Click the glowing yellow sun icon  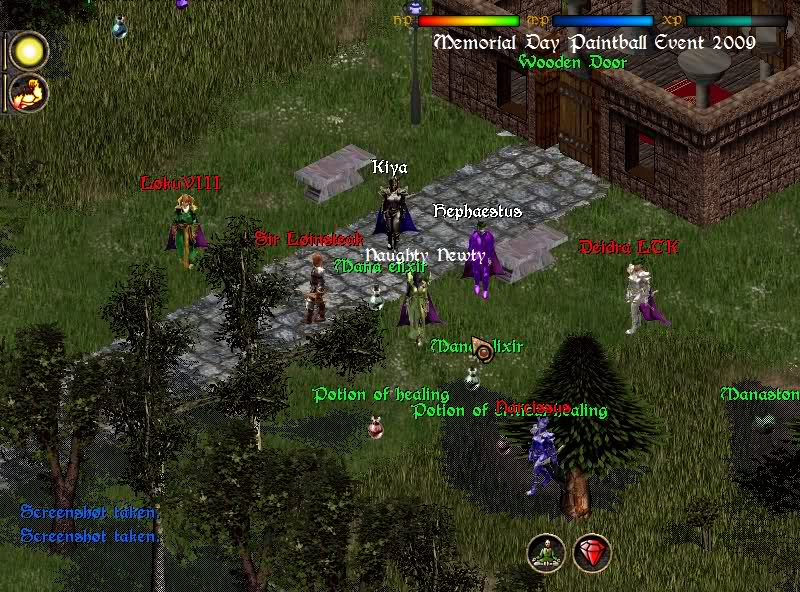point(29,51)
